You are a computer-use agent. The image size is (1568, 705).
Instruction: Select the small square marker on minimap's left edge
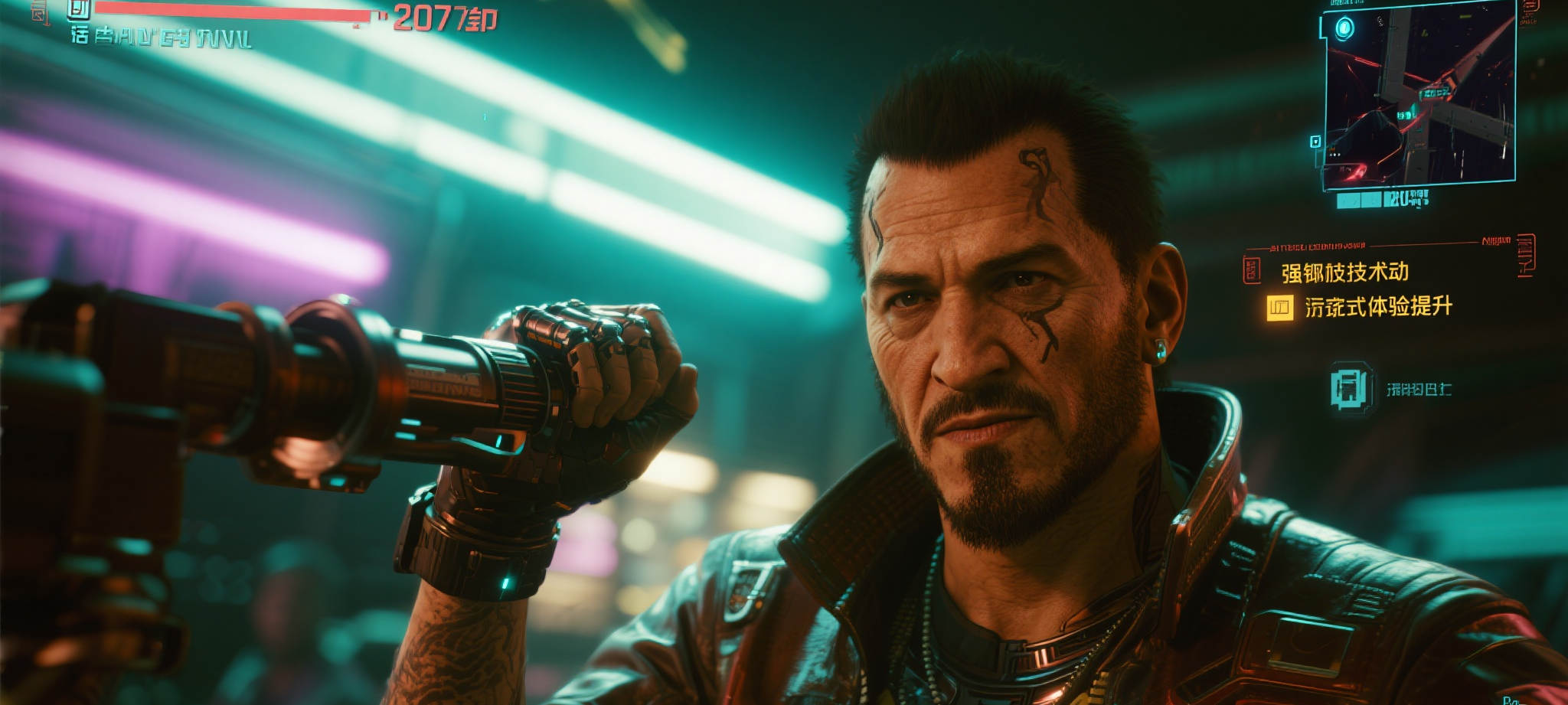coord(1315,142)
